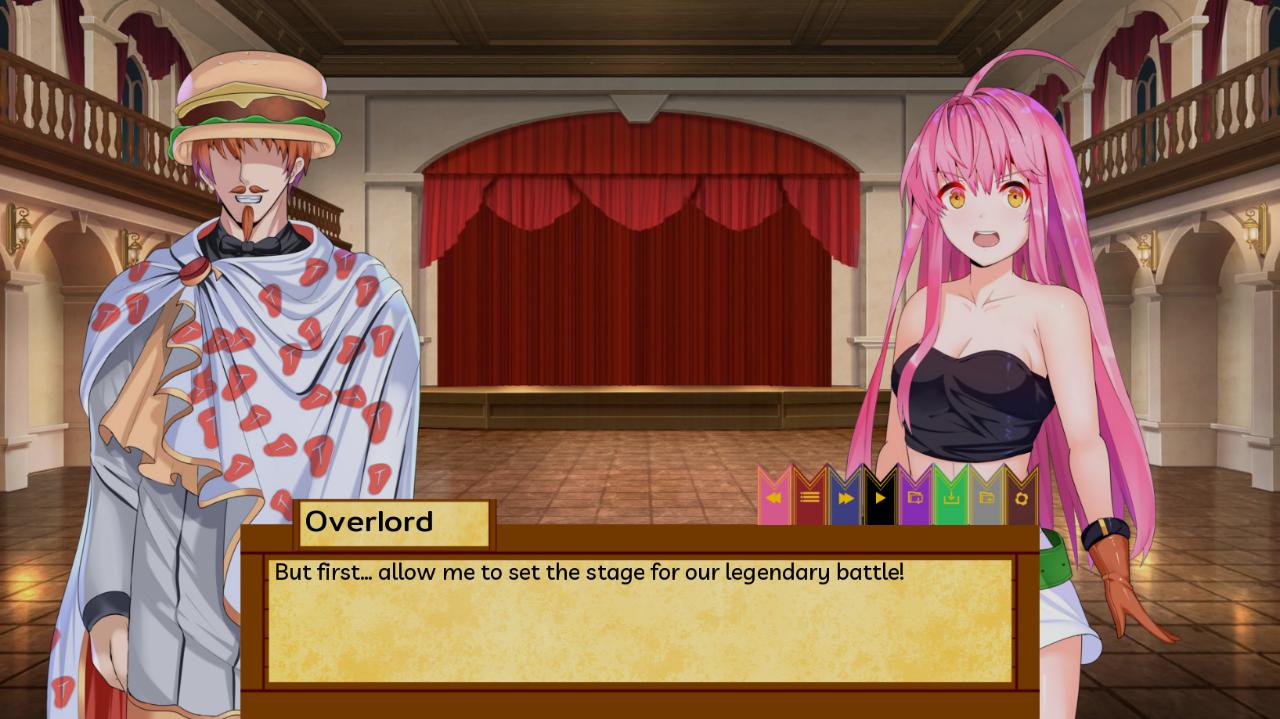Activate fast-forward skip on blue ribbon
1280x719 pixels.
point(845,497)
